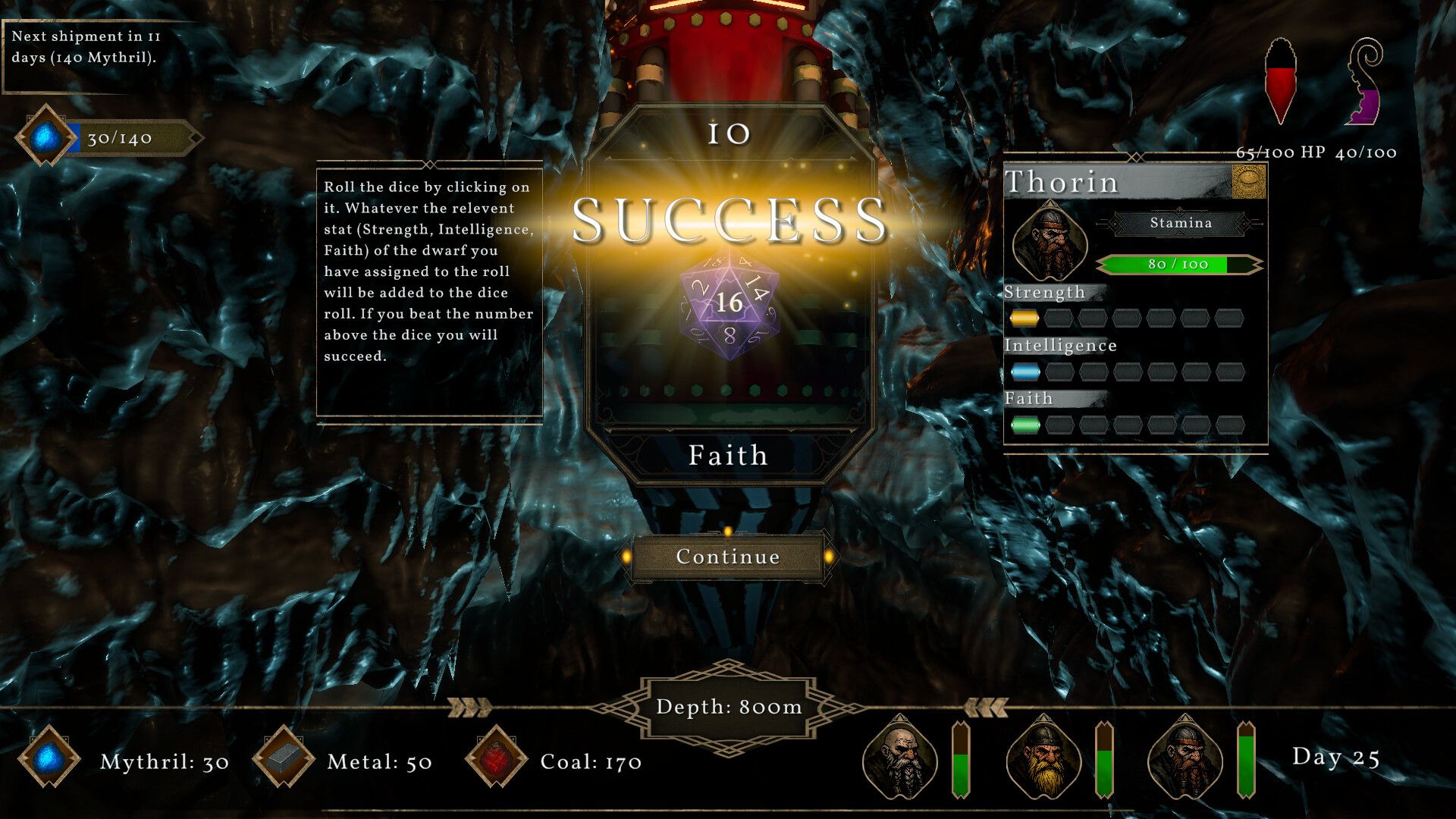Pick the red-bearded dwarf in the bottom bar
Image resolution: width=1456 pixels, height=819 pixels.
(1185, 757)
